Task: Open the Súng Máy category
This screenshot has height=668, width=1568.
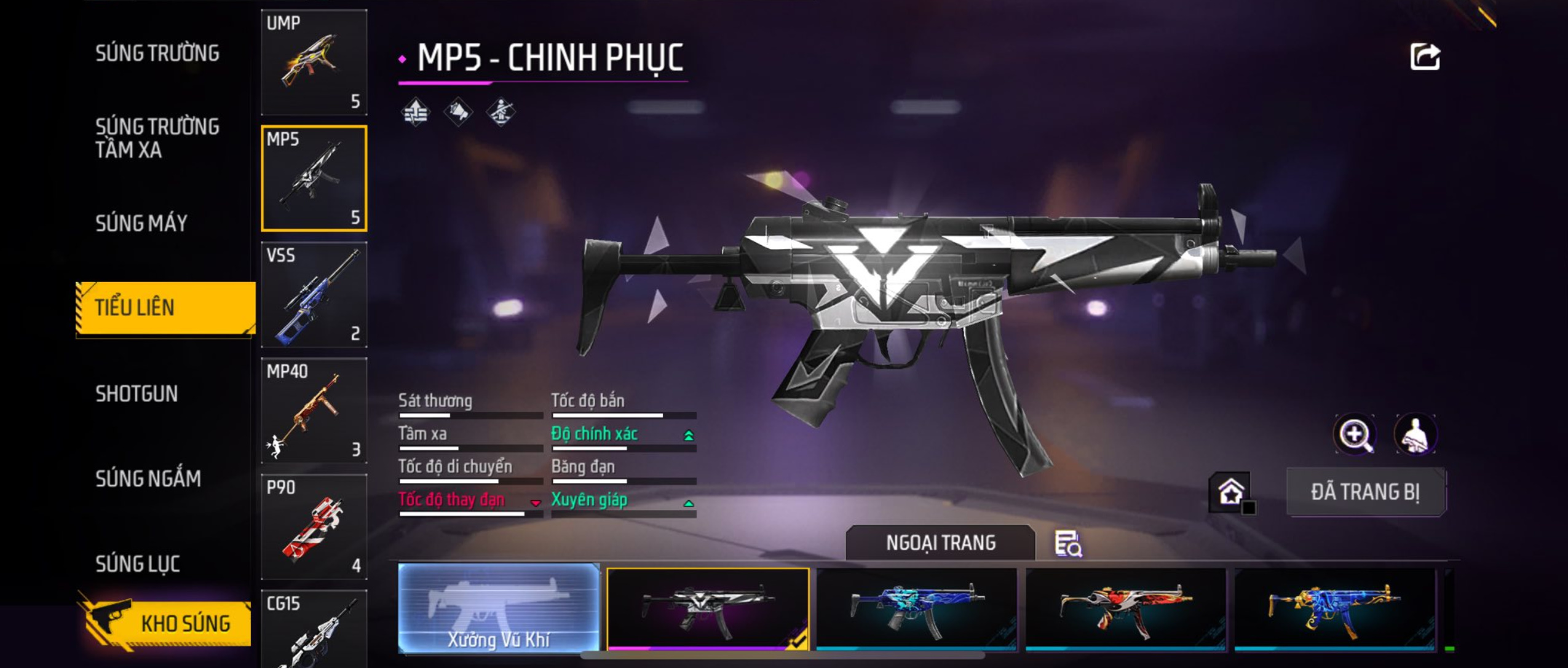Action: (x=141, y=223)
